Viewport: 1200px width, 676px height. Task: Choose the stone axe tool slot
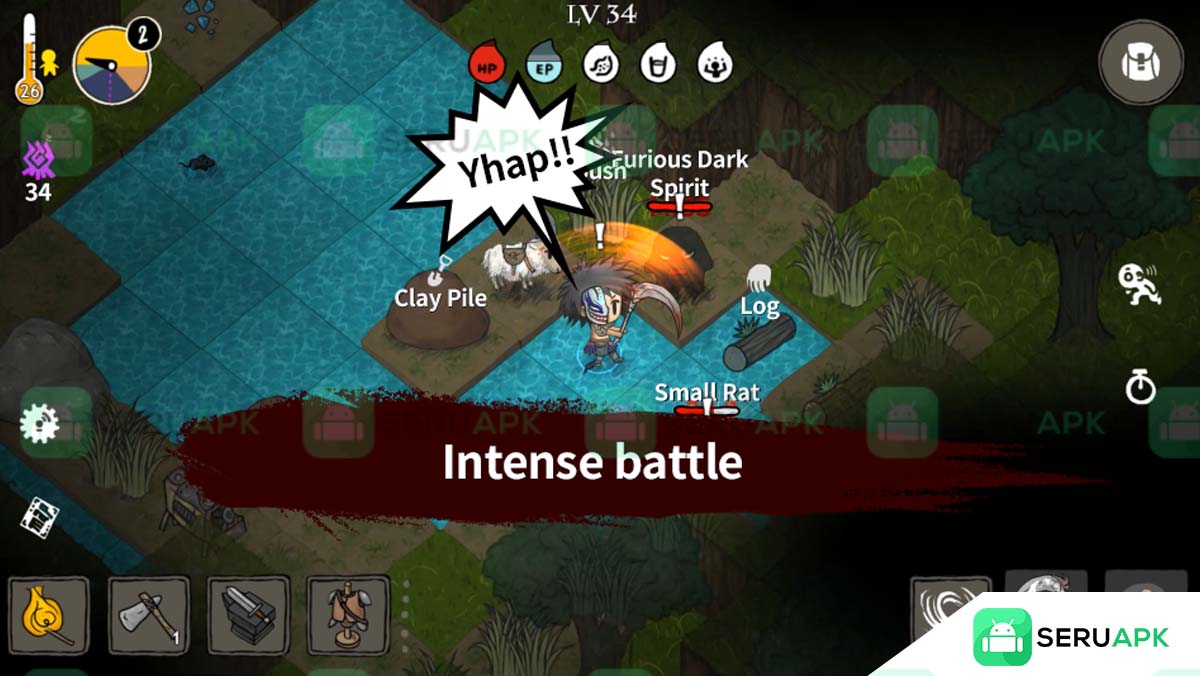pos(148,615)
